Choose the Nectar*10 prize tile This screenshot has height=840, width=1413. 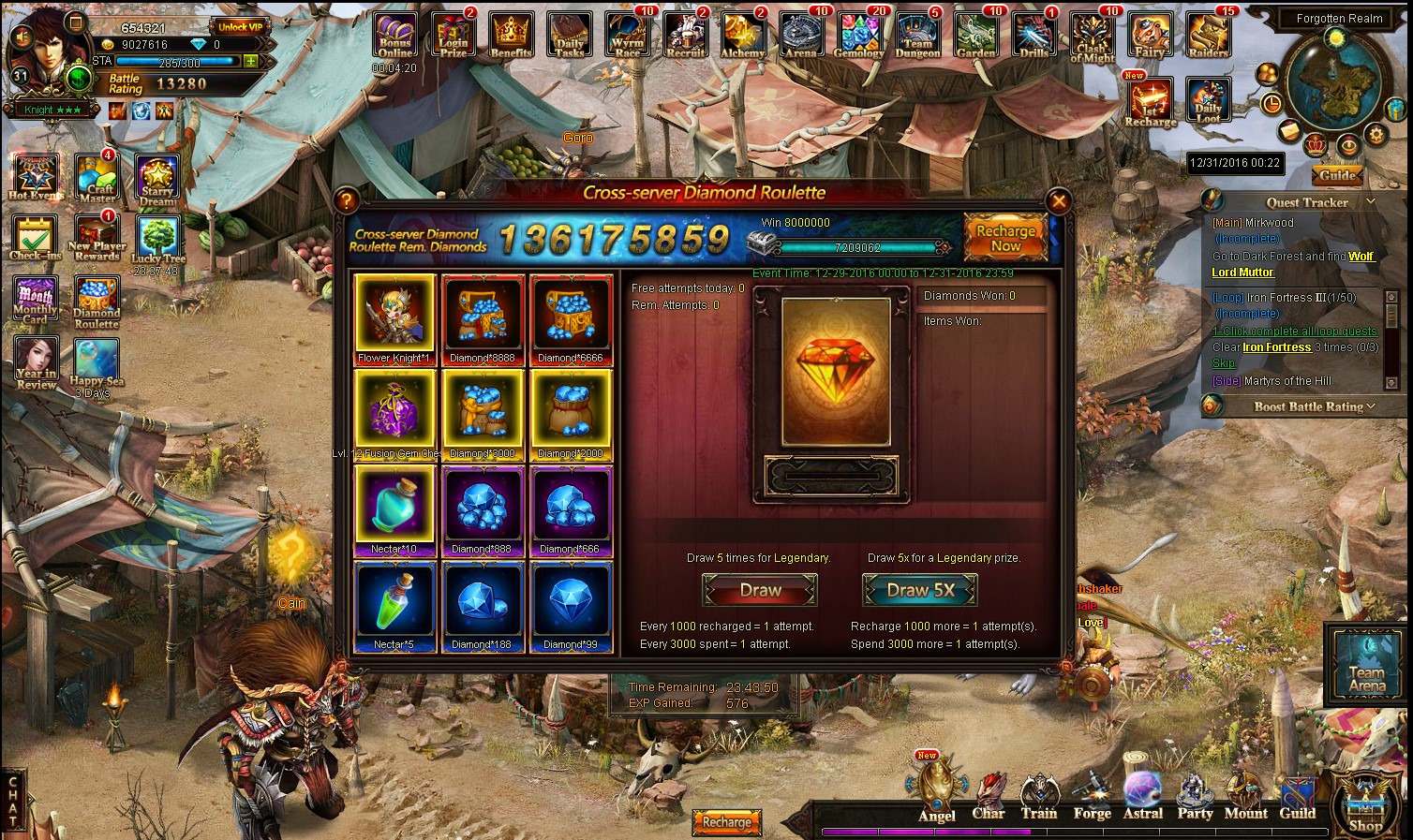(x=394, y=507)
